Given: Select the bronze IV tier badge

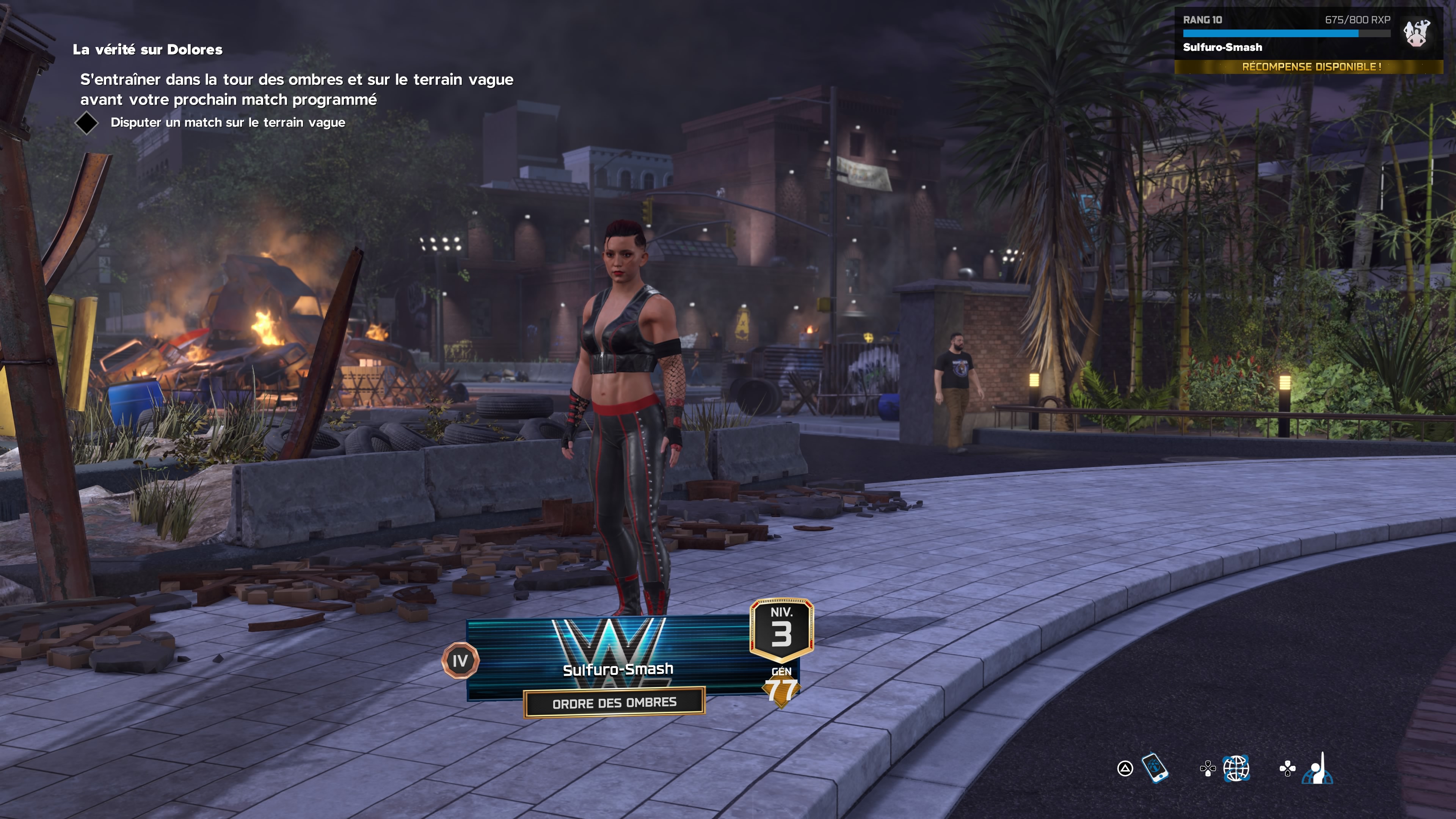Looking at the screenshot, I should [460, 660].
